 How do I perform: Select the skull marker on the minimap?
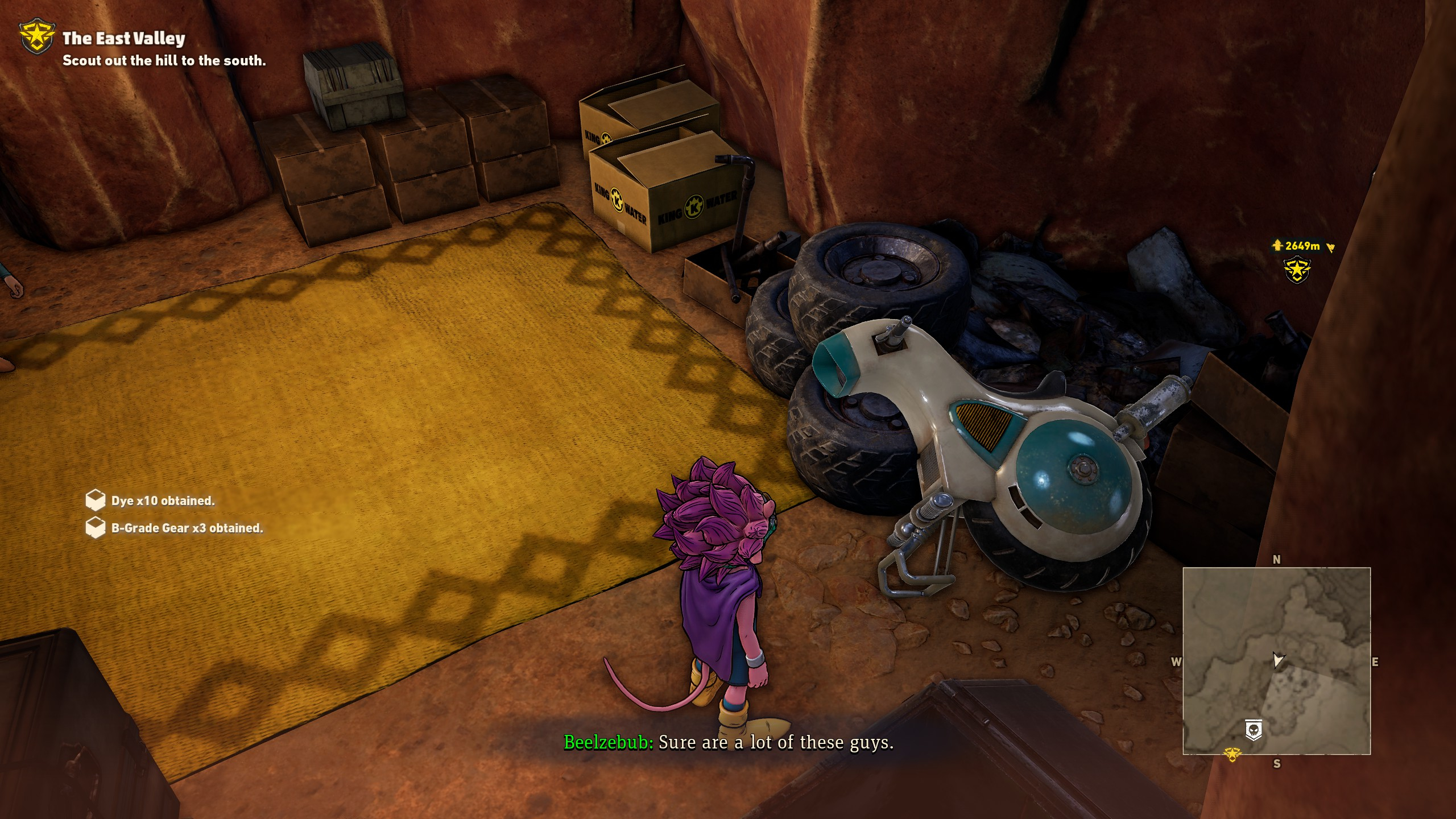[x=1254, y=730]
